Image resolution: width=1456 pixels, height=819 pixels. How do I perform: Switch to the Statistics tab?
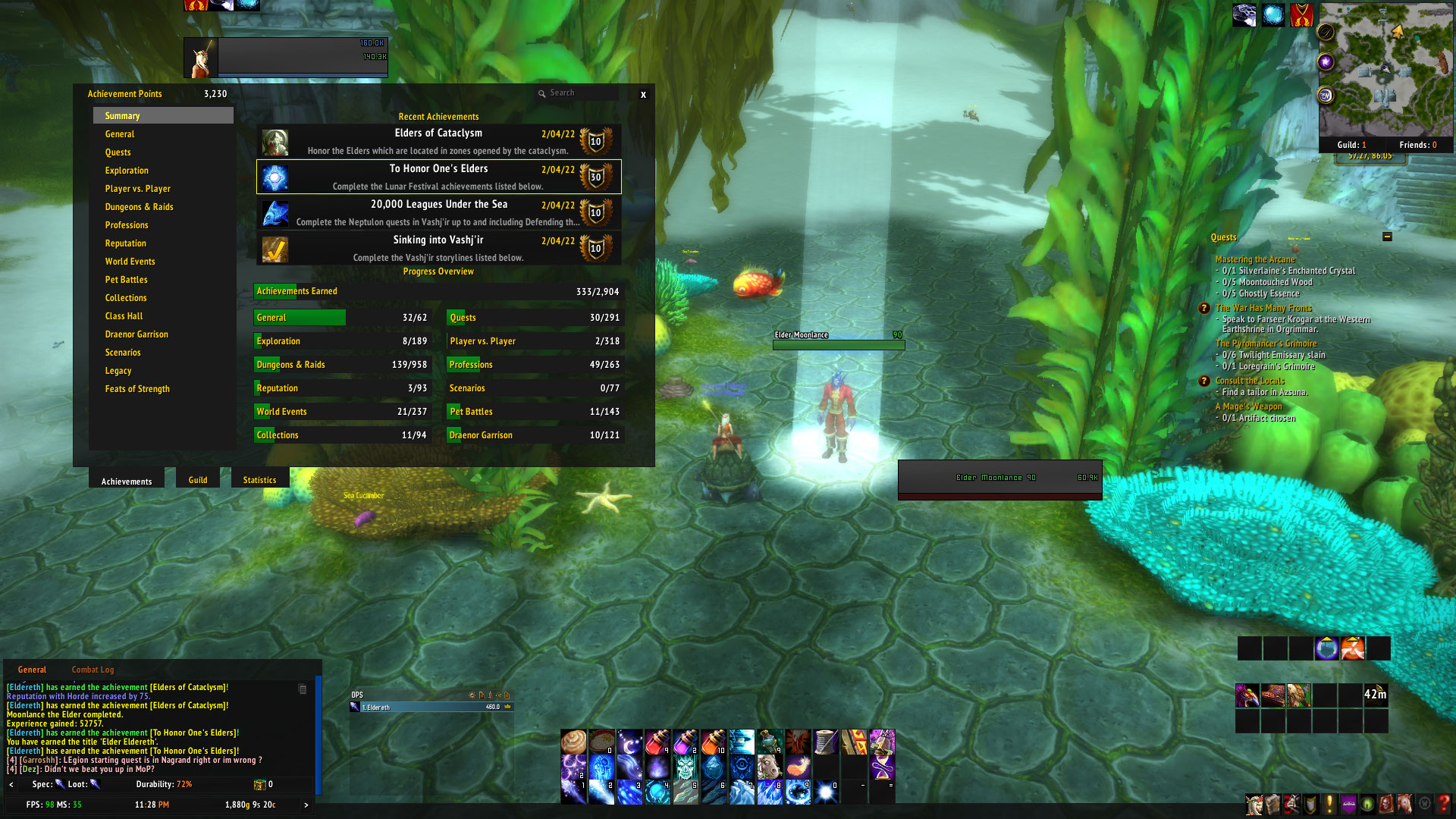259,480
